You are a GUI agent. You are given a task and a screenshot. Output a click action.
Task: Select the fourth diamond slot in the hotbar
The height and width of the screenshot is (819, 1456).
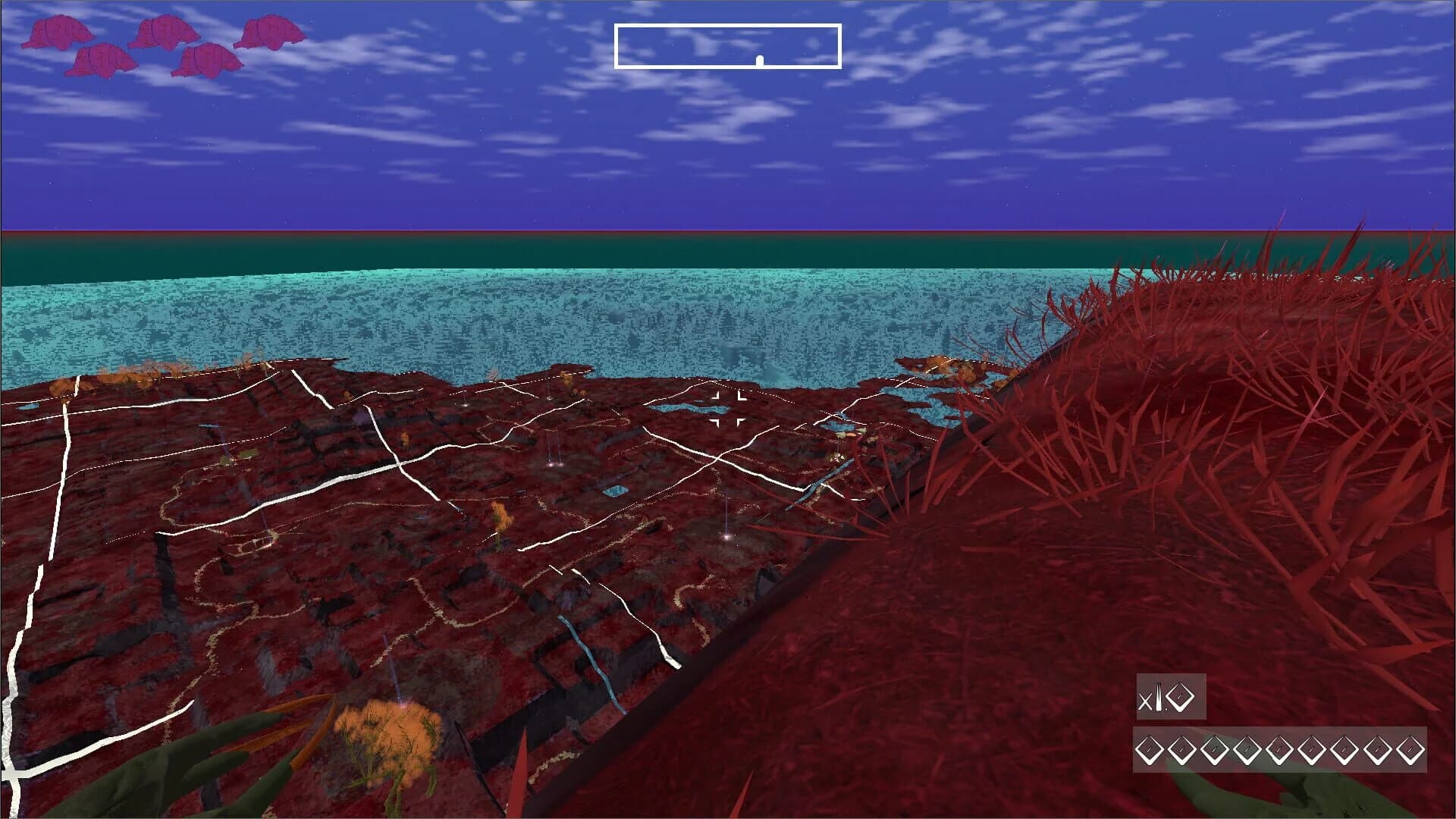click(x=1246, y=750)
